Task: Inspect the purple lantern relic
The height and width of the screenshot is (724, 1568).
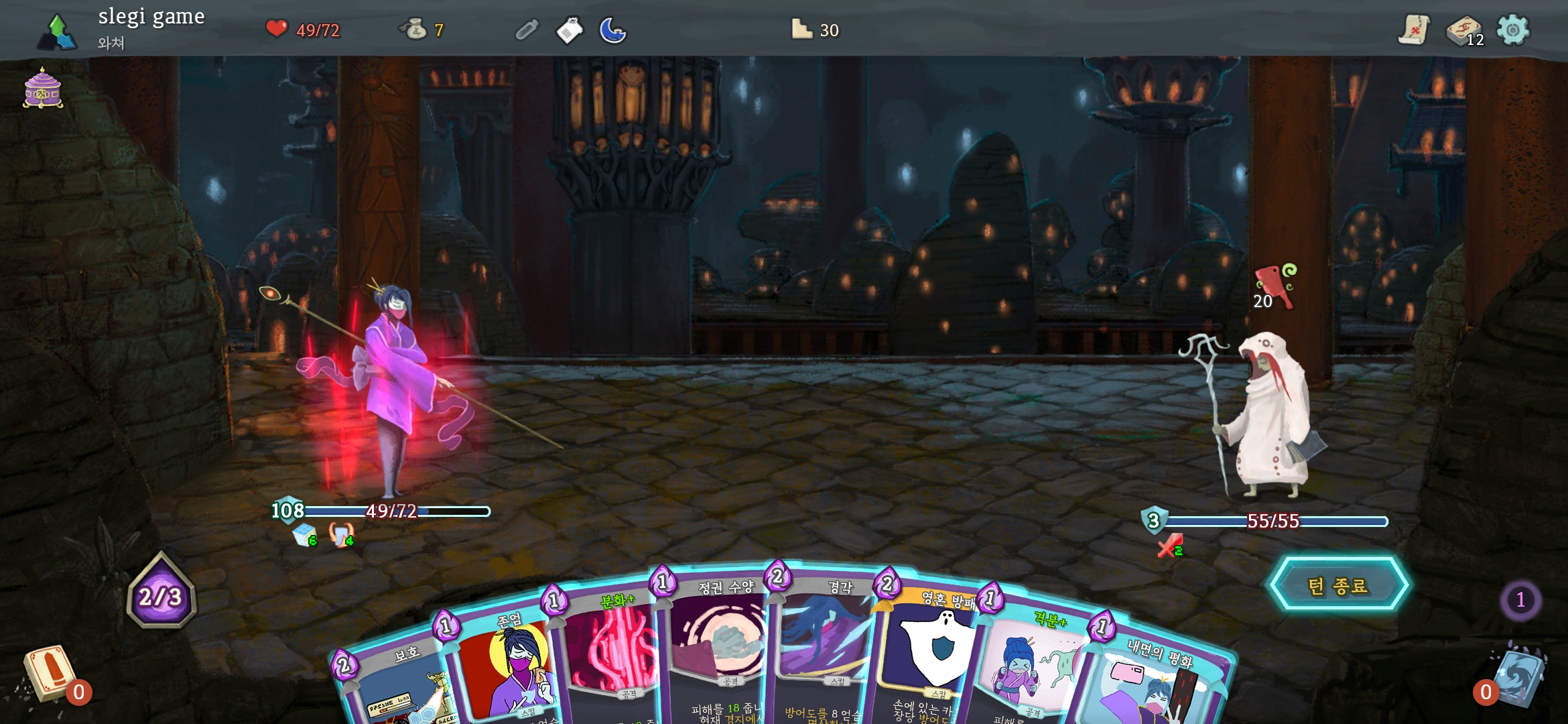Action: coord(43,88)
